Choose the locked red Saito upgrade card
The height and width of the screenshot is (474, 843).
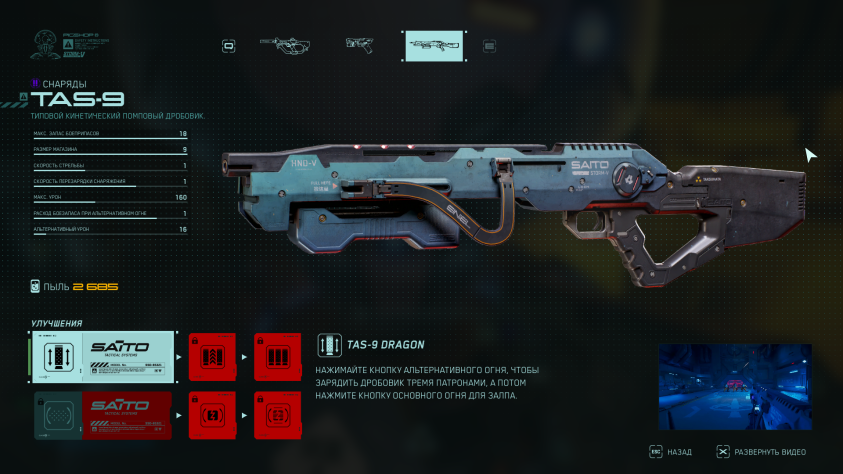pos(102,415)
